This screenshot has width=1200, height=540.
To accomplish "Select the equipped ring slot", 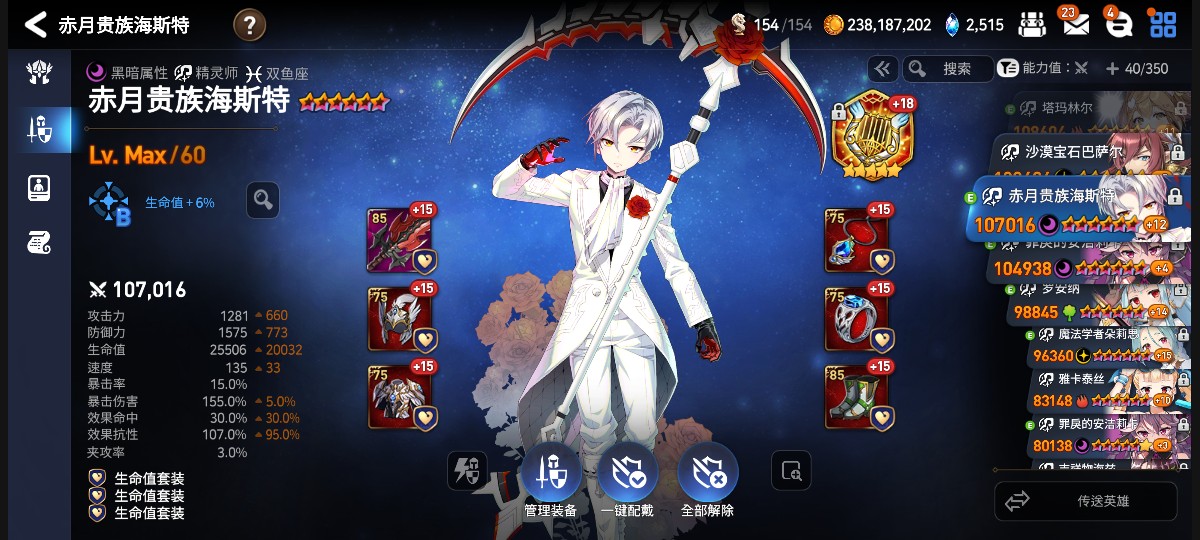I will pyautogui.click(x=857, y=318).
